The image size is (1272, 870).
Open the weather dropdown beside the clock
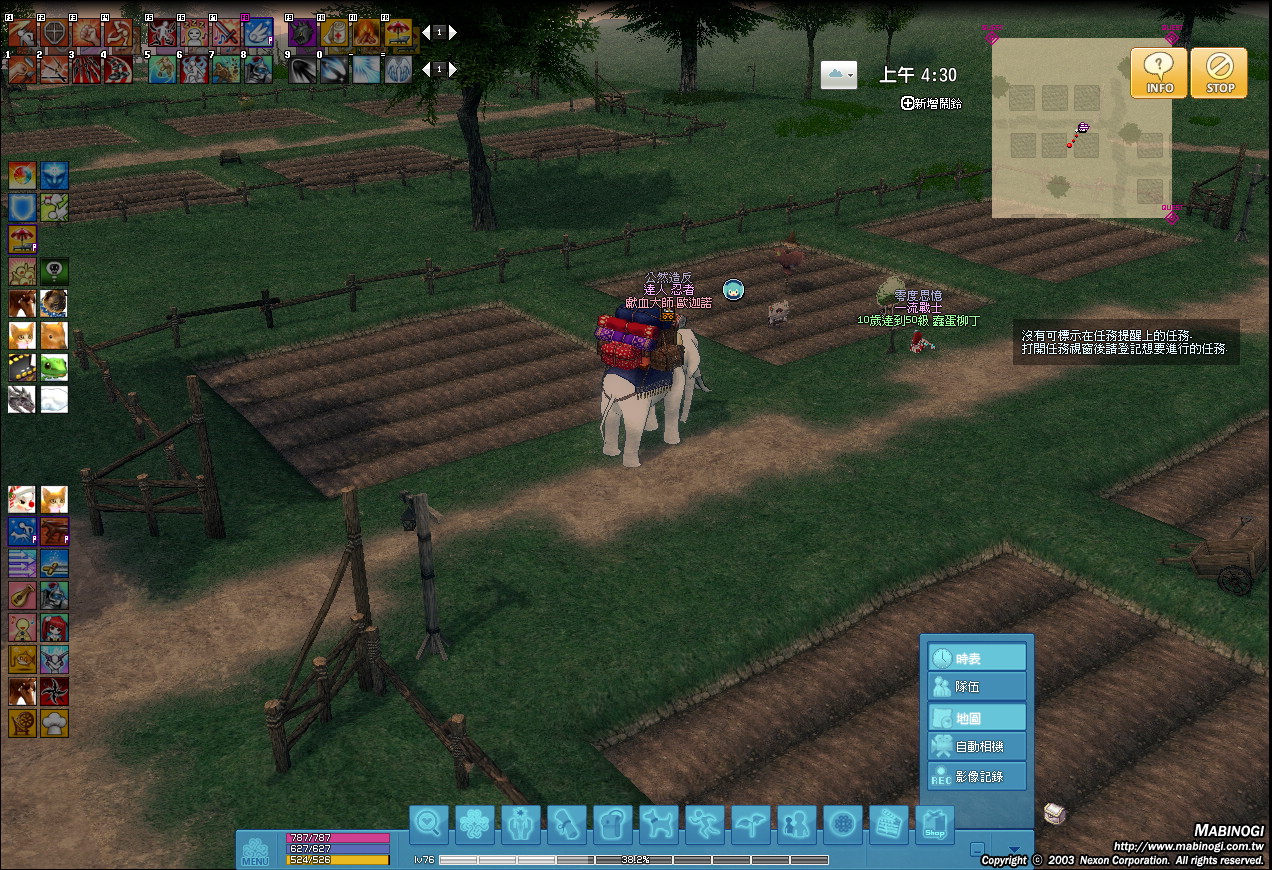click(838, 75)
